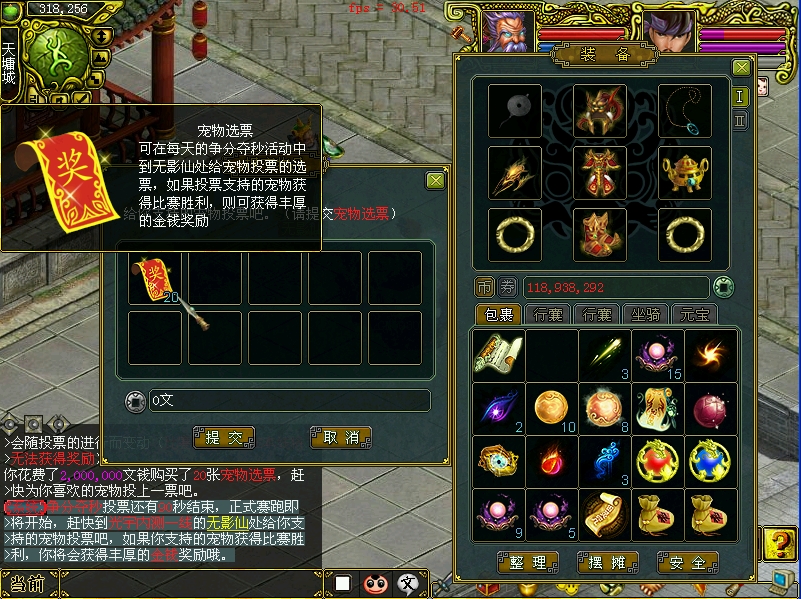Sort the bag with 整理 button

click(528, 562)
